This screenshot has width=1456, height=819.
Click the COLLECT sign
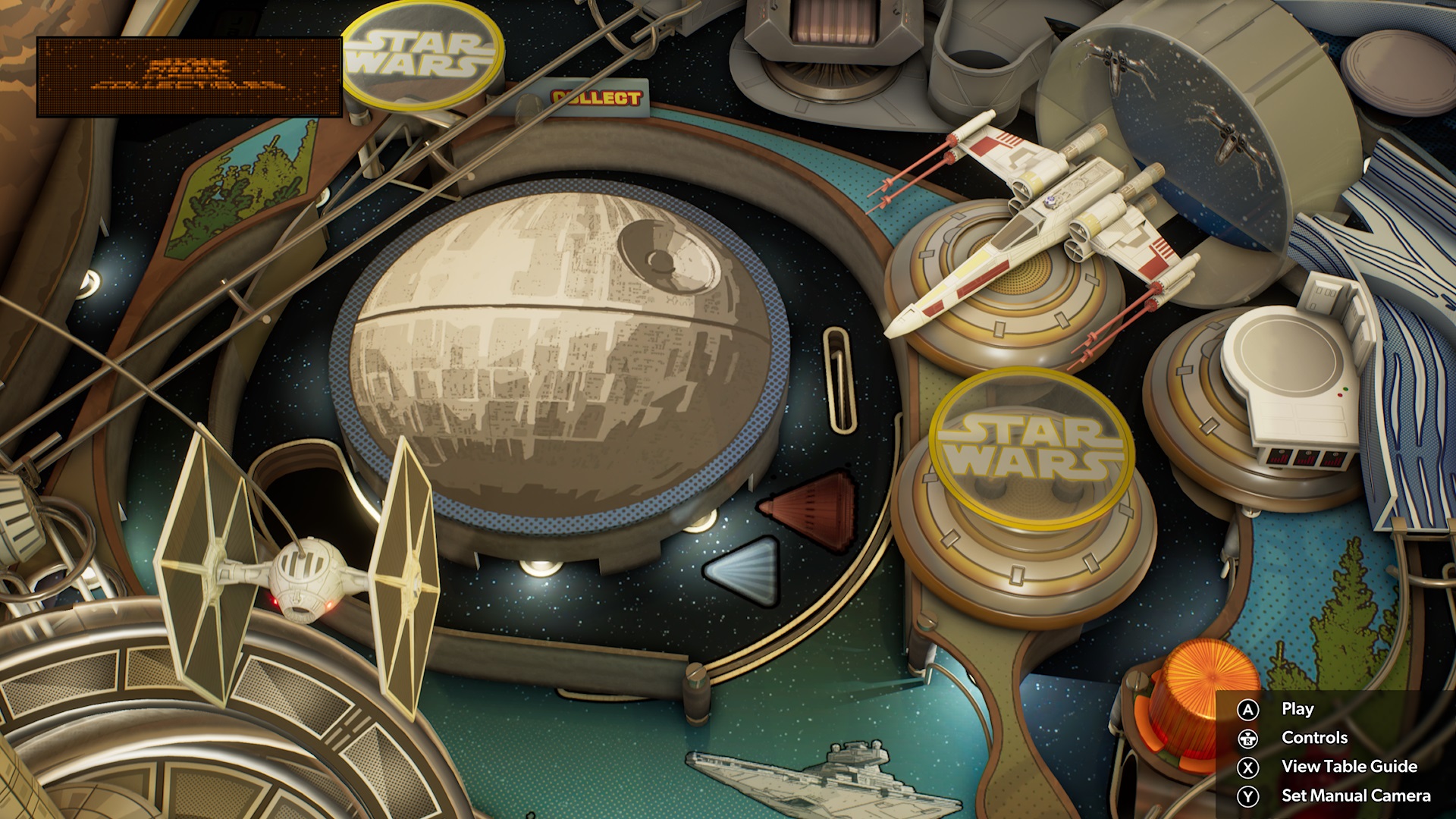pyautogui.click(x=597, y=96)
